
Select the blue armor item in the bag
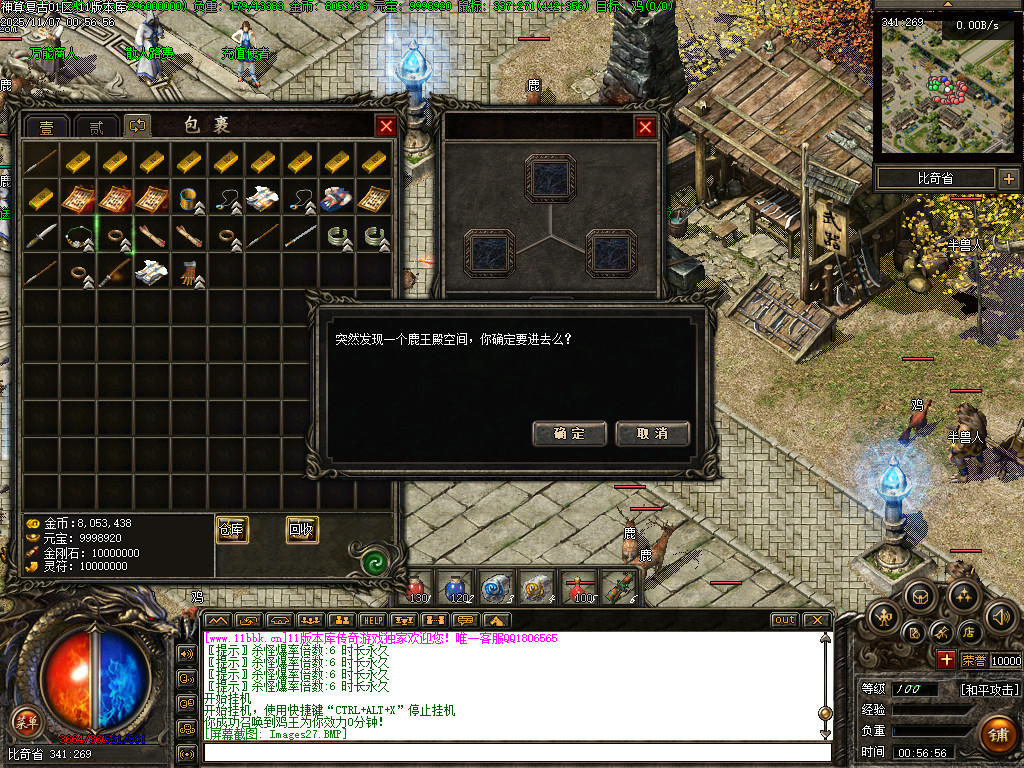(336, 198)
